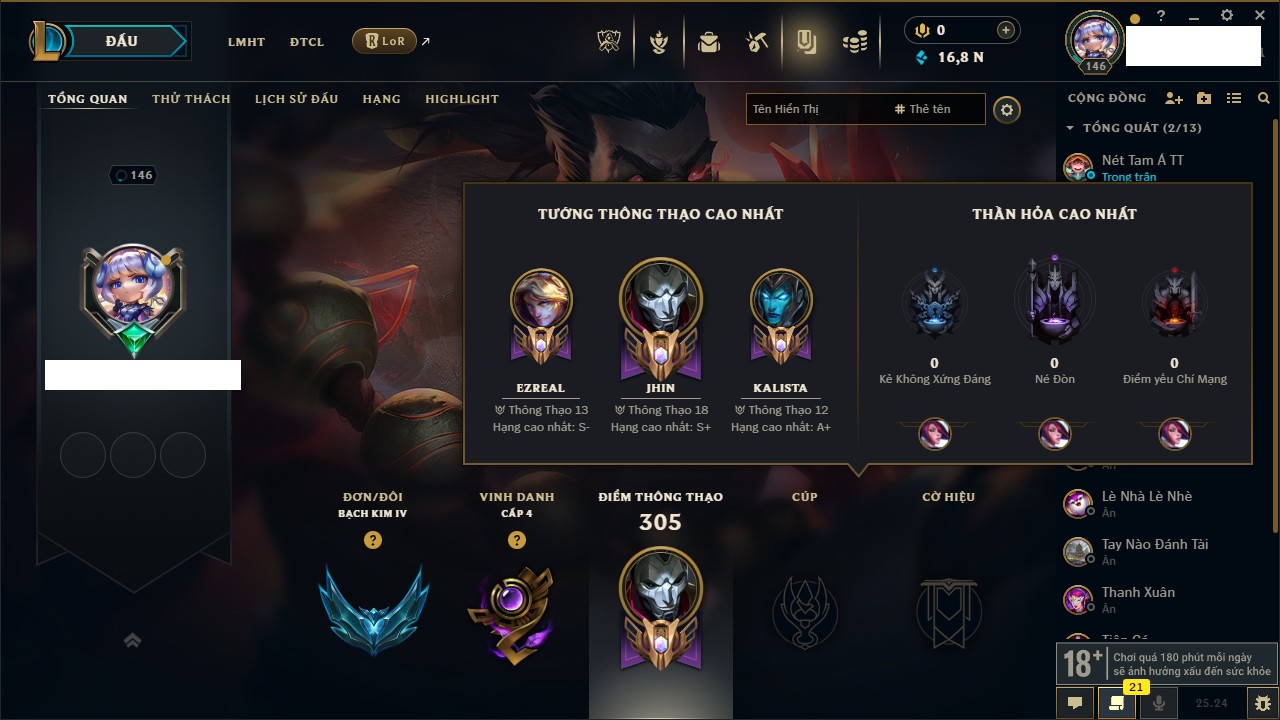Open the HIGHLIGHT tab
Viewport: 1280px width, 720px height.
point(461,99)
